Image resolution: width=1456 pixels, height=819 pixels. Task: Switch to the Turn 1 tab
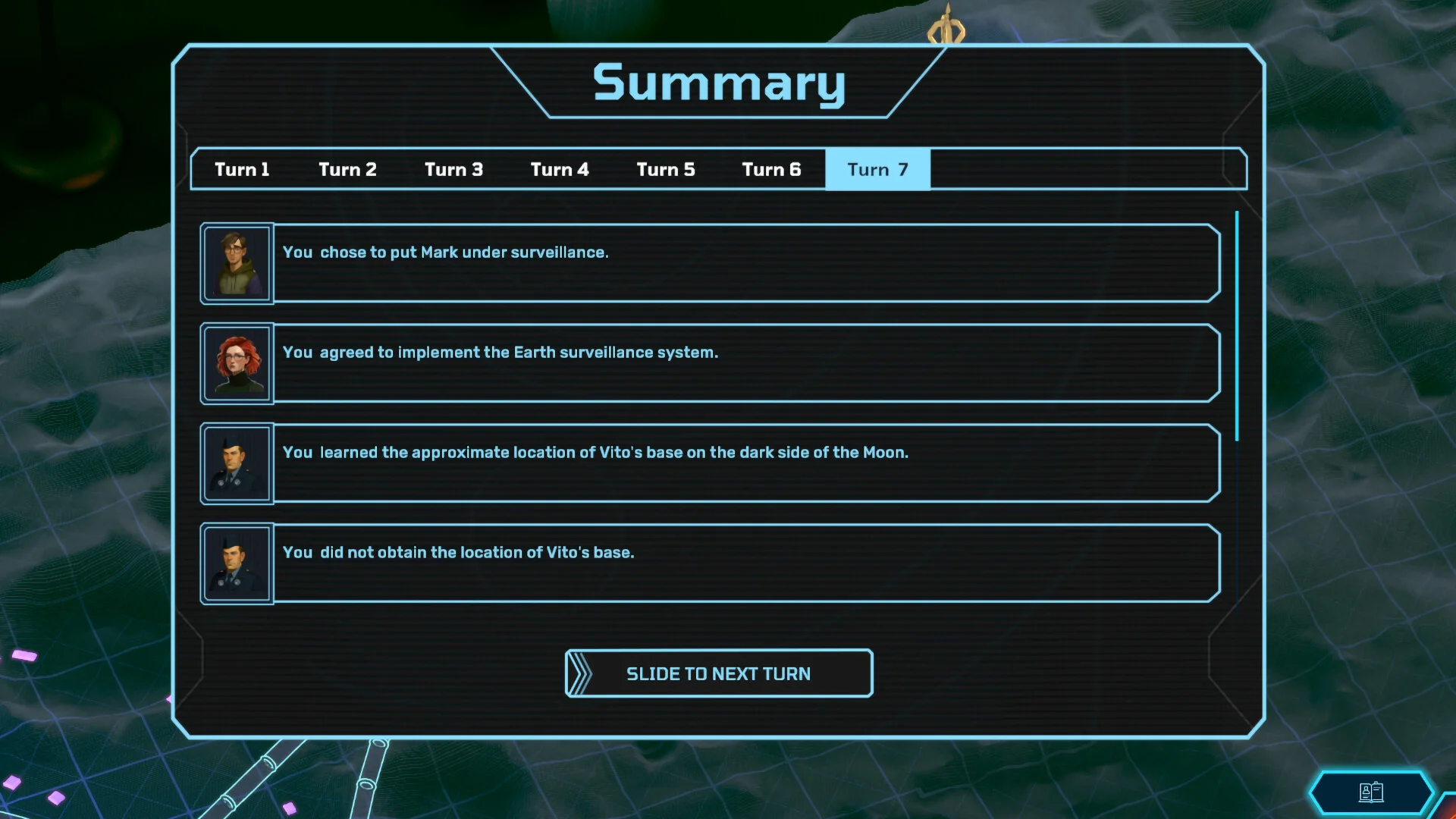(x=242, y=169)
